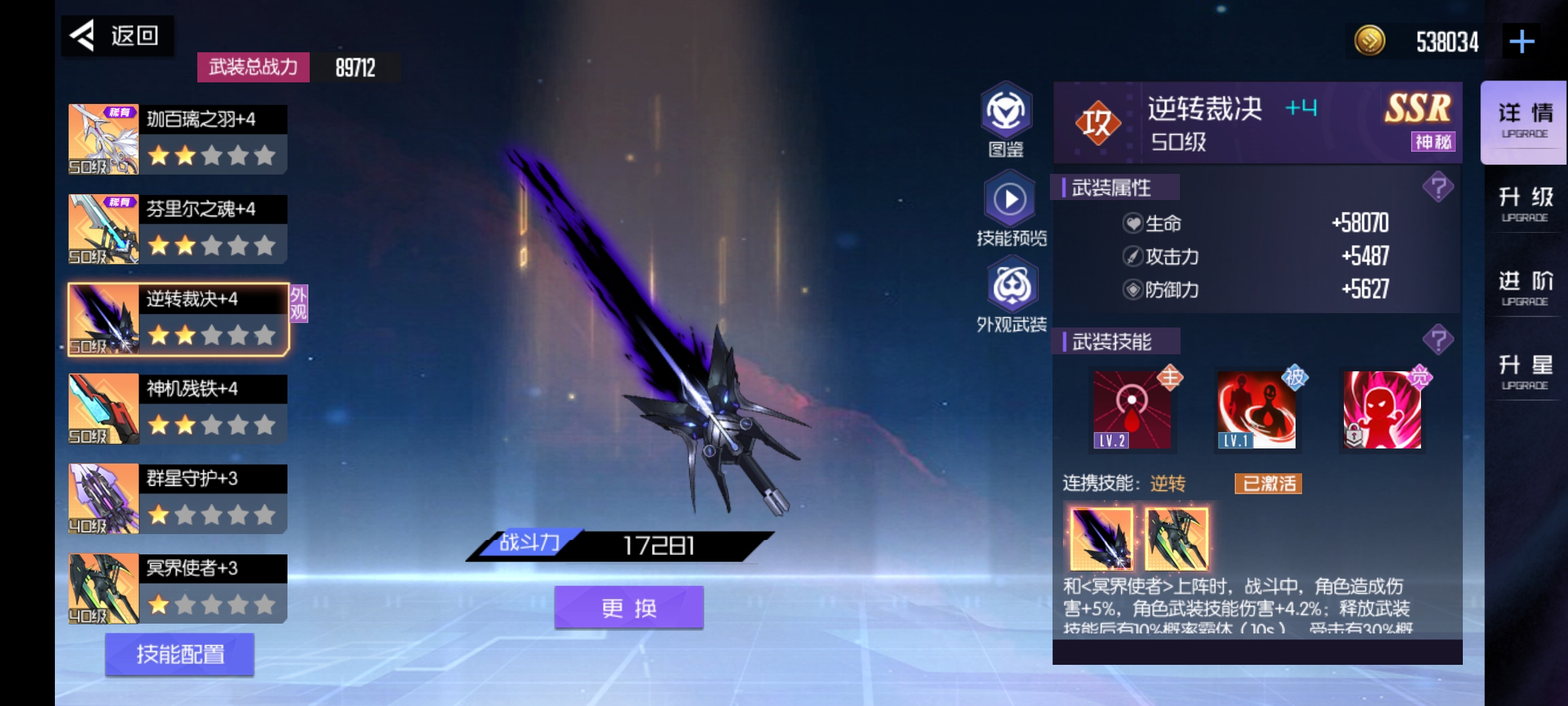Viewport: 1568px width, 706px height.
Task: Open the 技能配置 skill setup
Action: (x=180, y=654)
